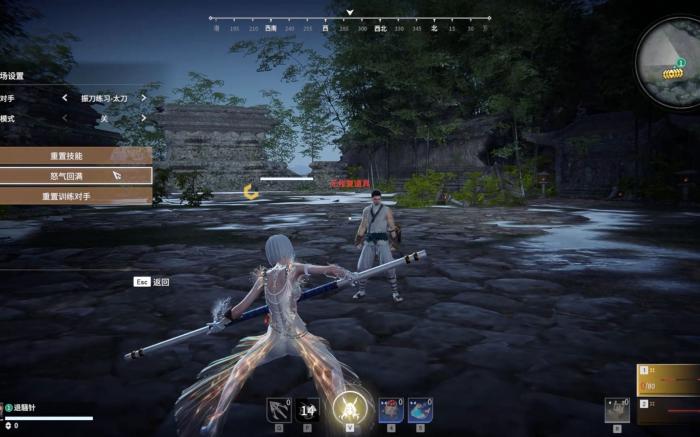The height and width of the screenshot is (437, 700).
Task: Use the blue consumable item slot
Action: (x=420, y=409)
